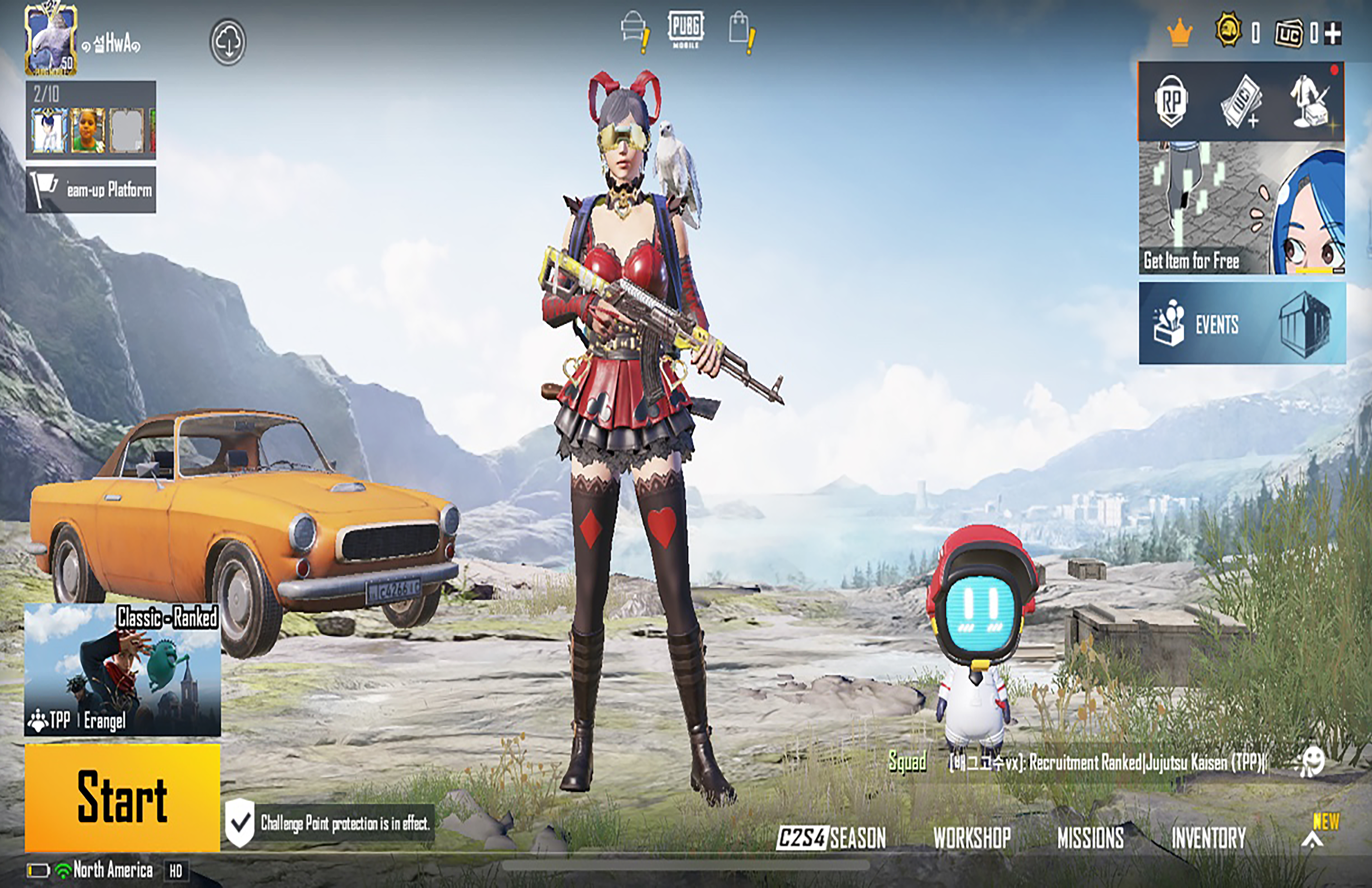The height and width of the screenshot is (888, 1372).
Task: Add UC with the plus button
Action: [x=1333, y=33]
